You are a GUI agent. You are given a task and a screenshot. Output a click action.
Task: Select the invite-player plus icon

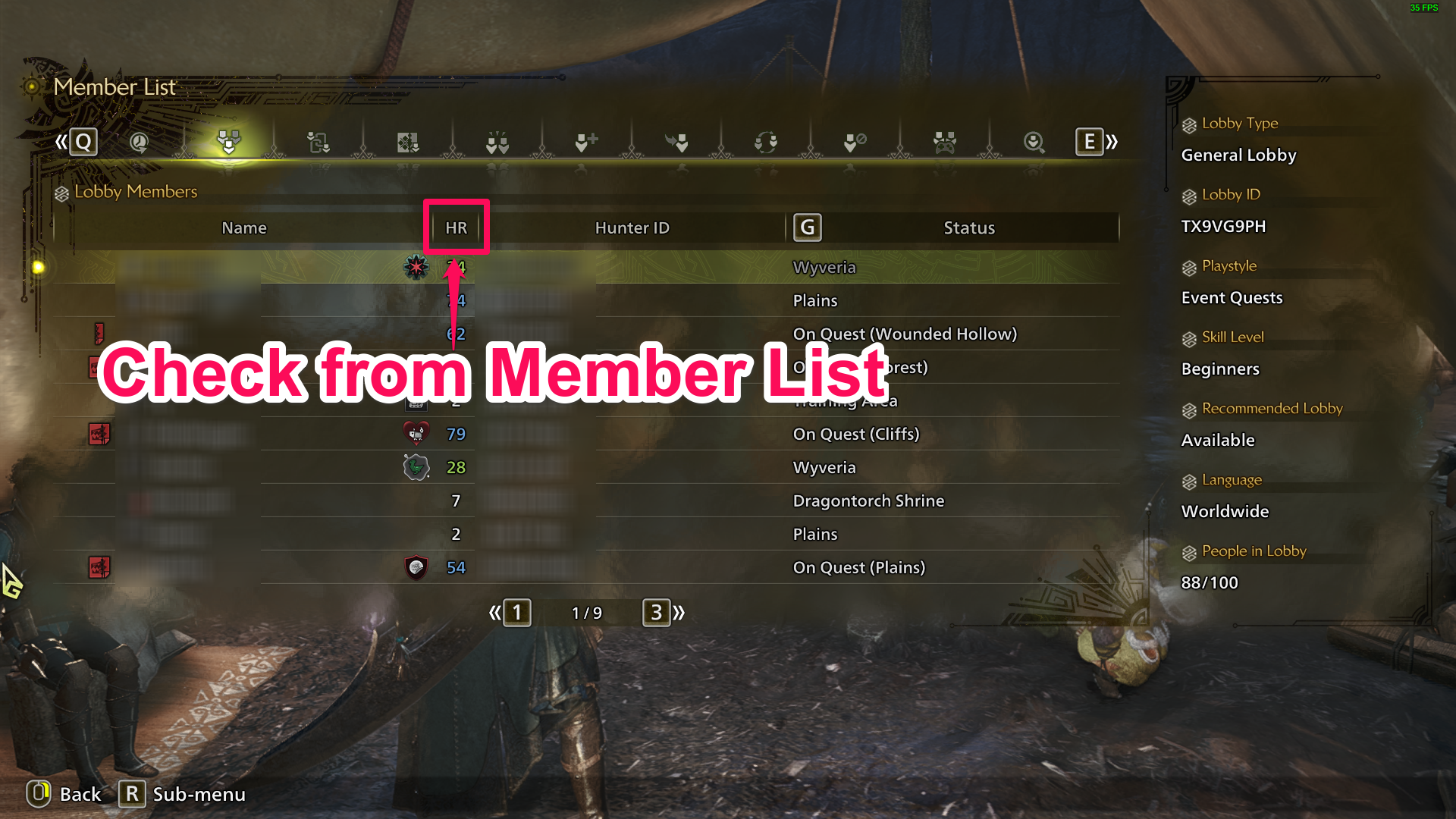[x=585, y=142]
